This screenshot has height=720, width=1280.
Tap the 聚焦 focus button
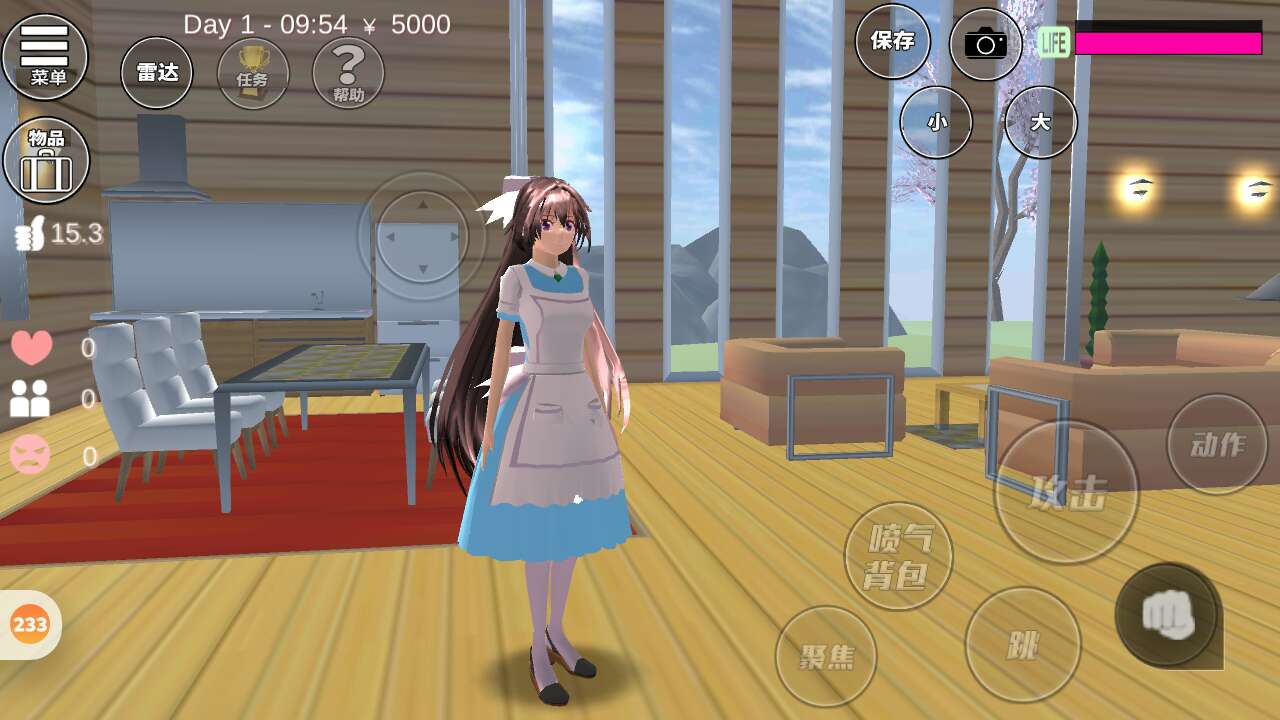[826, 656]
